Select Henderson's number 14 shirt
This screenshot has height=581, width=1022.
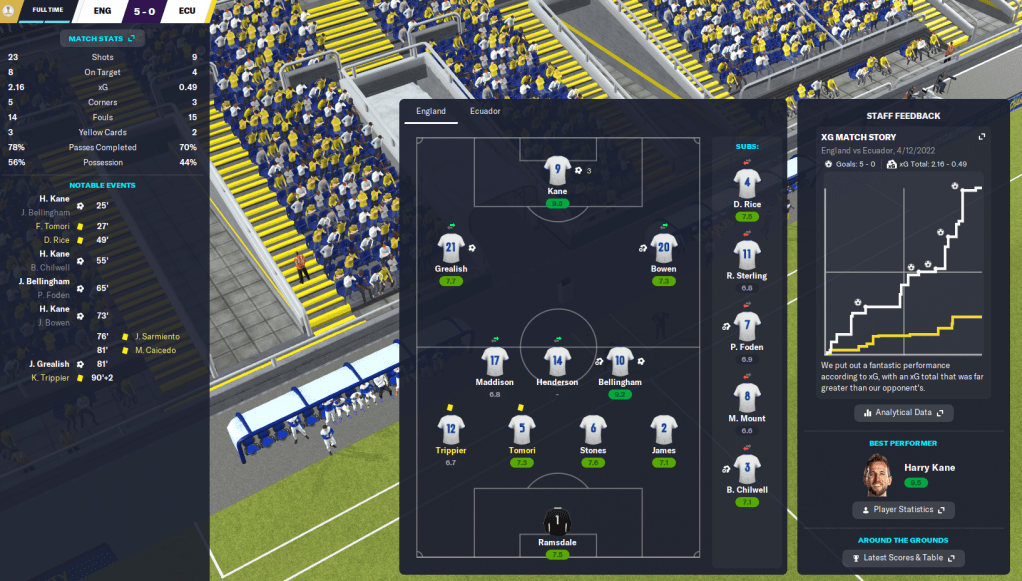[x=557, y=361]
